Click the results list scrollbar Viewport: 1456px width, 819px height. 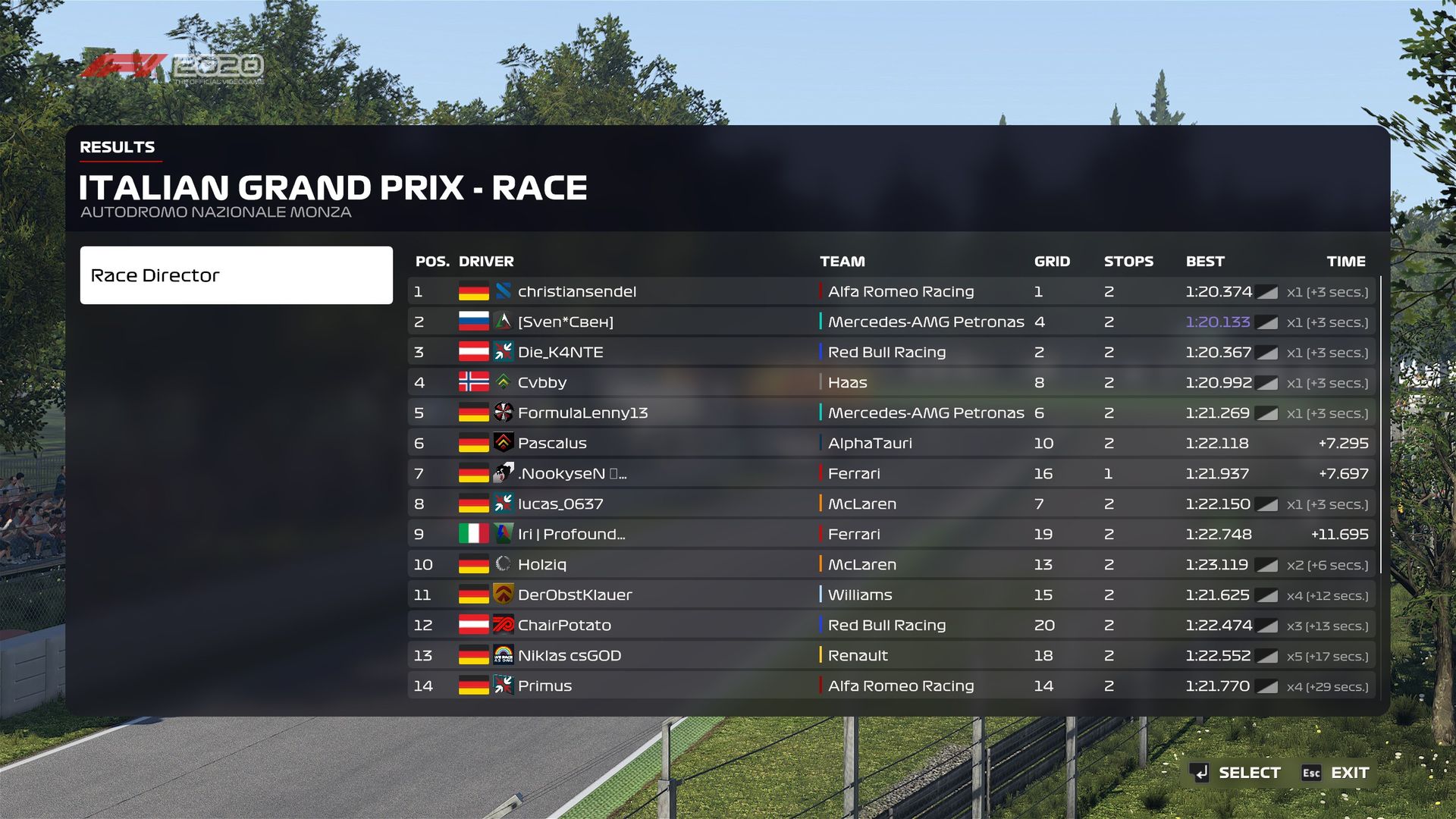[1380, 425]
